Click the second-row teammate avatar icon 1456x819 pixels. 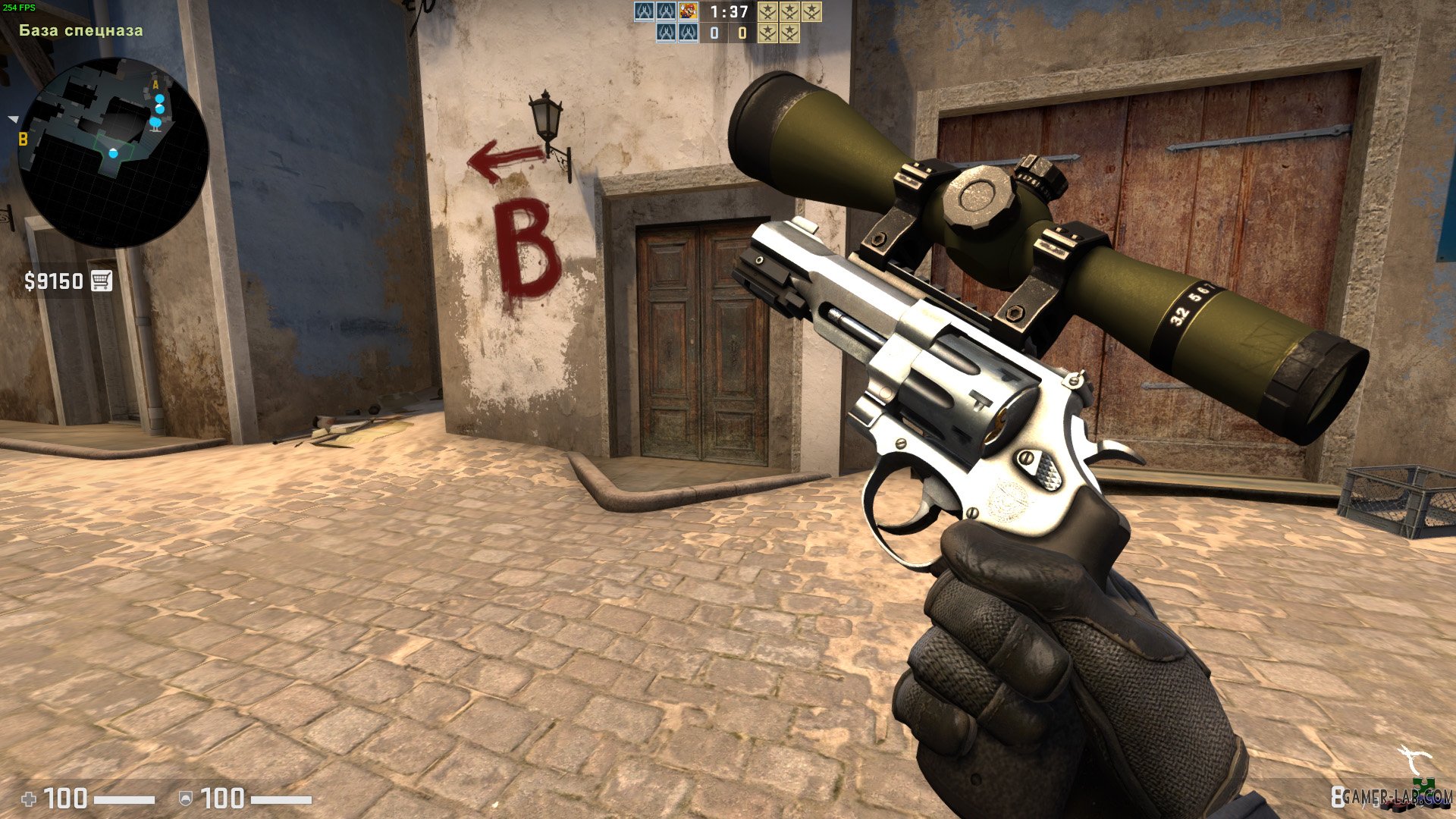[x=666, y=33]
